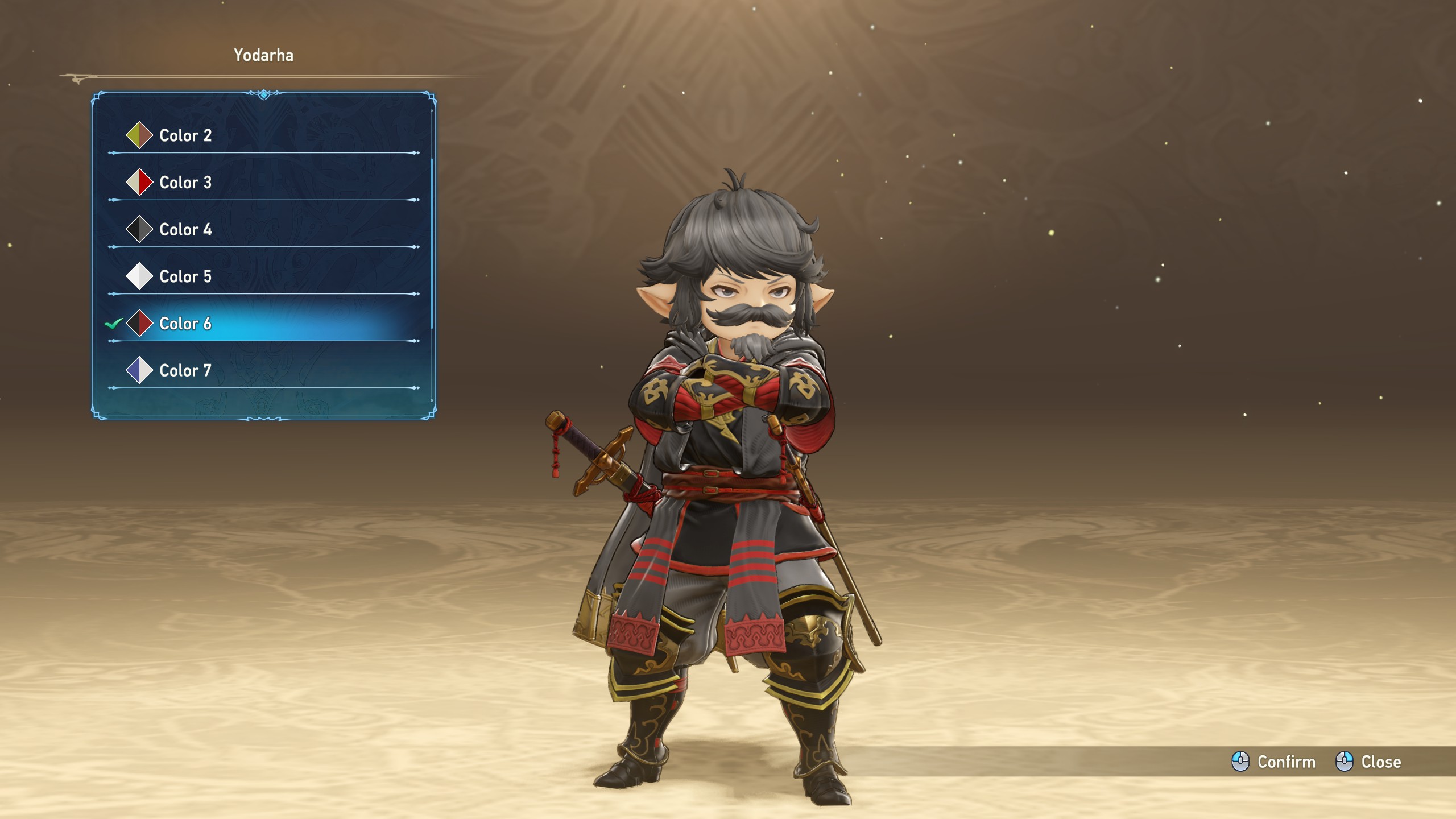Image resolution: width=1456 pixels, height=819 pixels.
Task: Select the highlighted Color 6 entry
Action: [185, 324]
